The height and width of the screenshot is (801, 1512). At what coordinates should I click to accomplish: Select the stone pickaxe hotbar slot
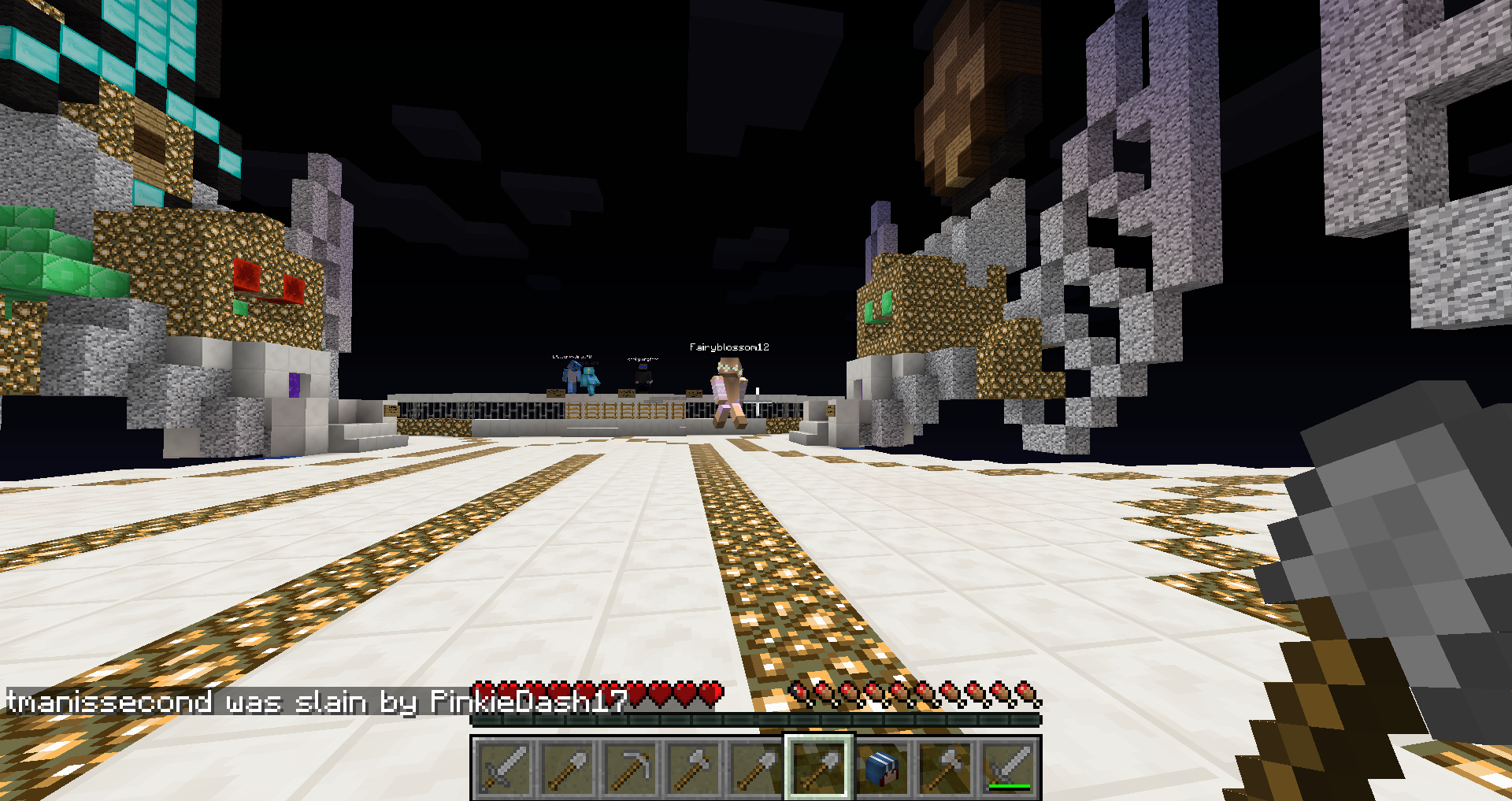pos(630,767)
